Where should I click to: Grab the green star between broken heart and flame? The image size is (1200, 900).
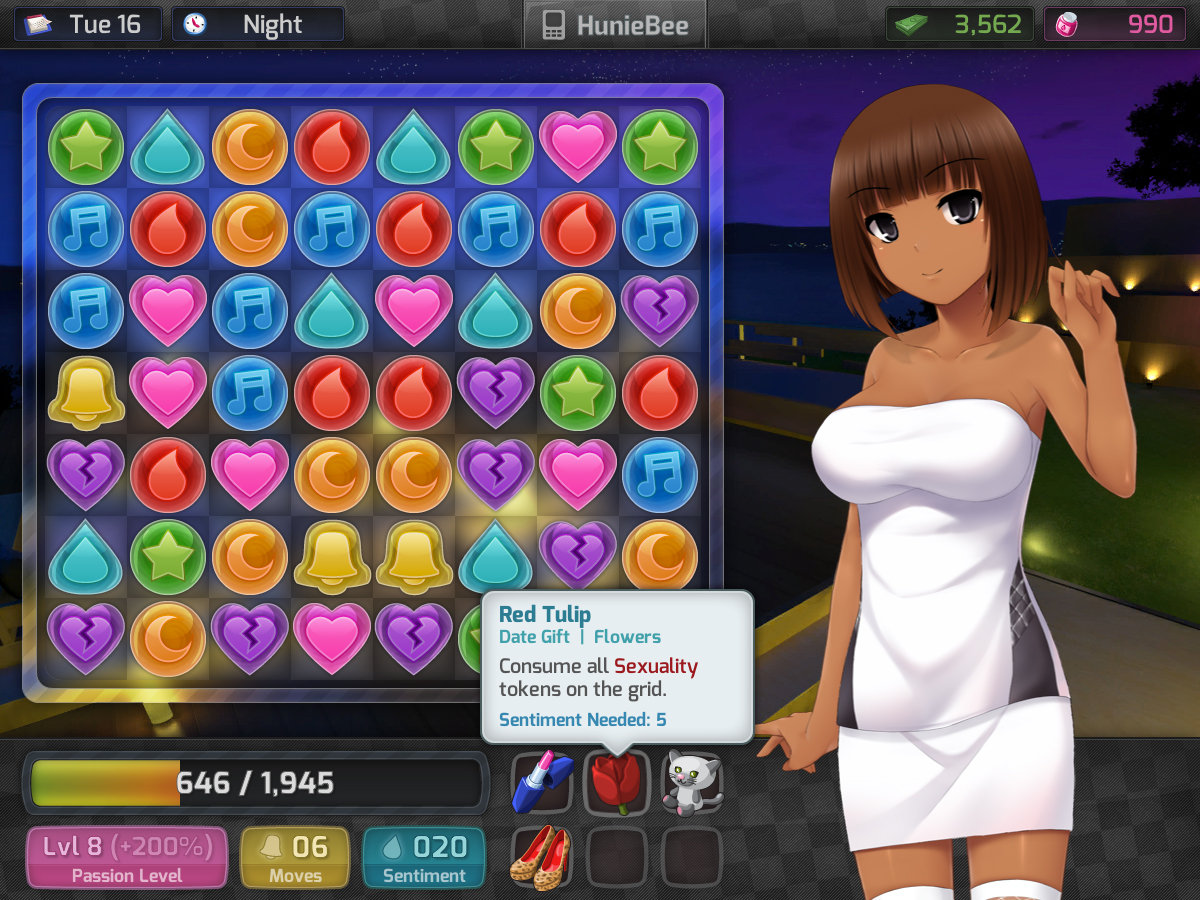point(577,393)
